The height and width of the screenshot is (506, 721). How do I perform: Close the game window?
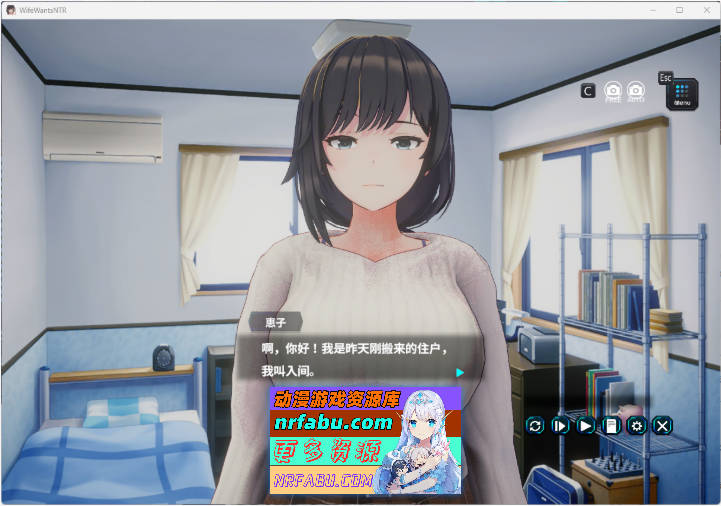click(705, 9)
